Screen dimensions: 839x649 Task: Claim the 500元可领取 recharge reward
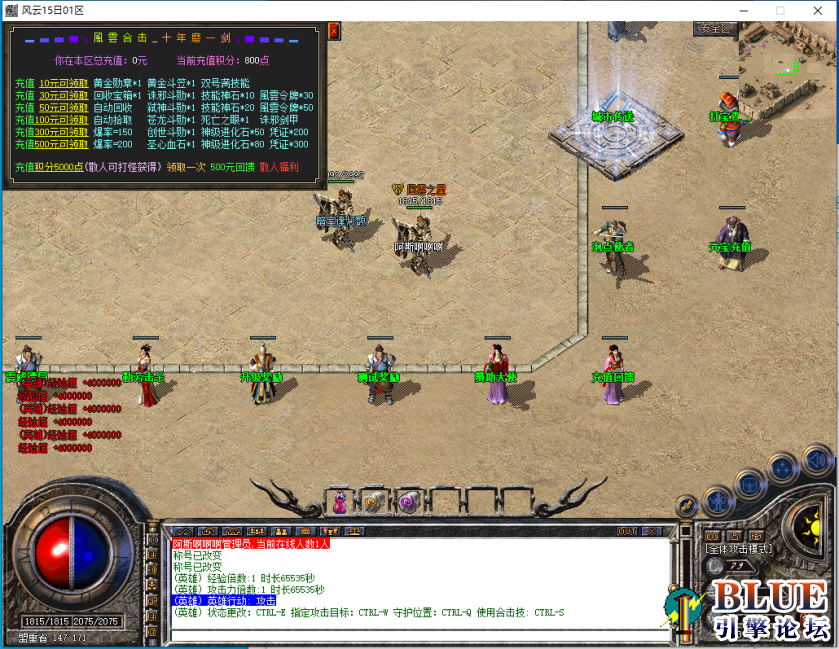click(62, 143)
